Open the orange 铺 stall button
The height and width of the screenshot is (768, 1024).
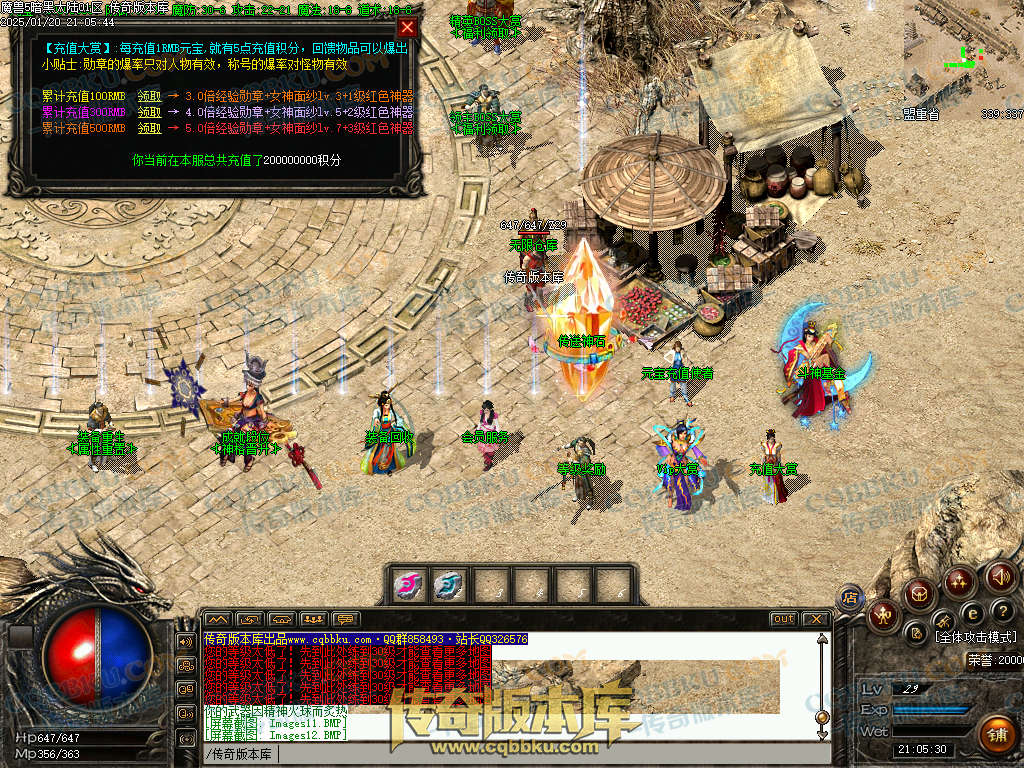point(995,734)
